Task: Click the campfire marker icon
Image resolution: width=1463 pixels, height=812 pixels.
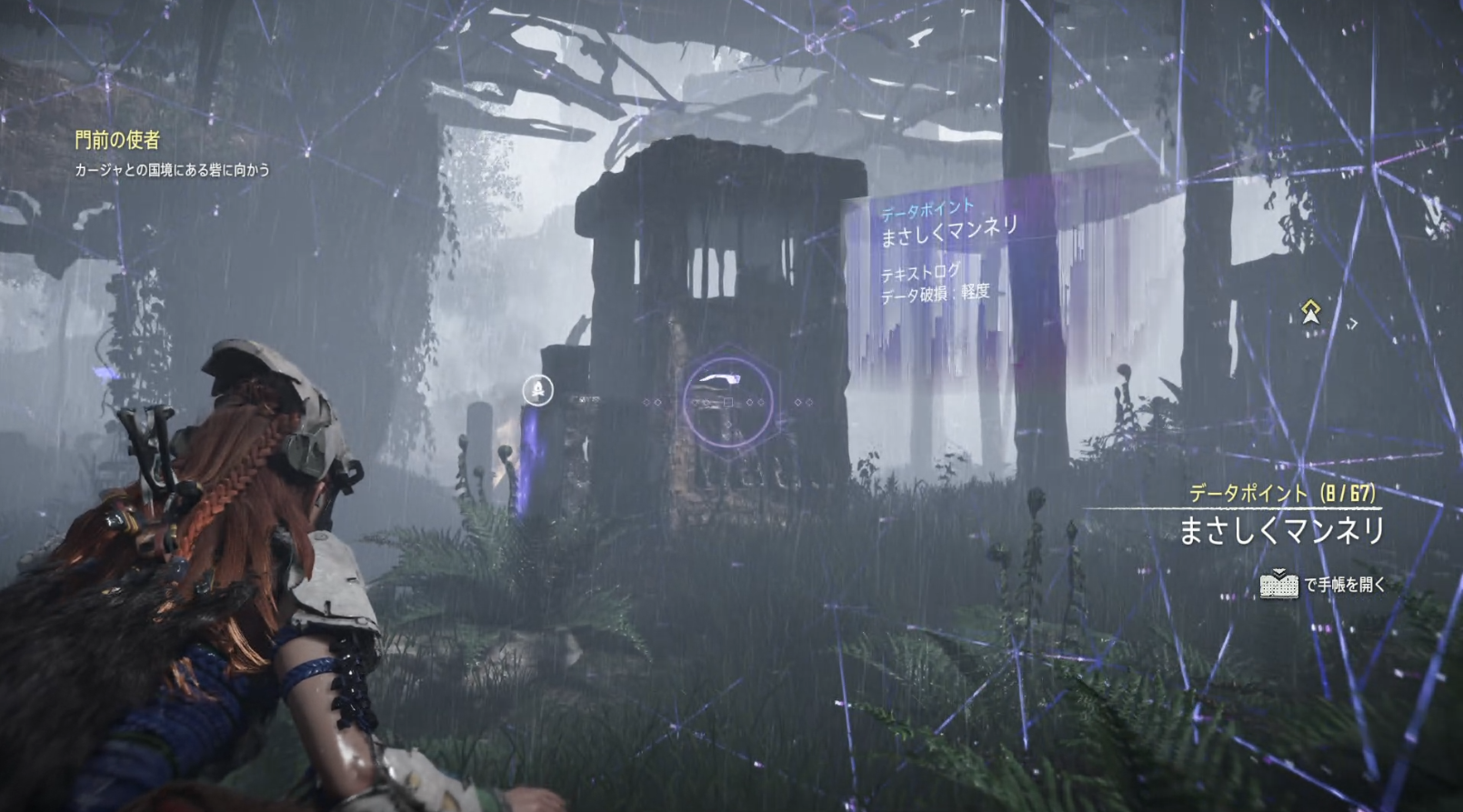Action: pyautogui.click(x=538, y=391)
